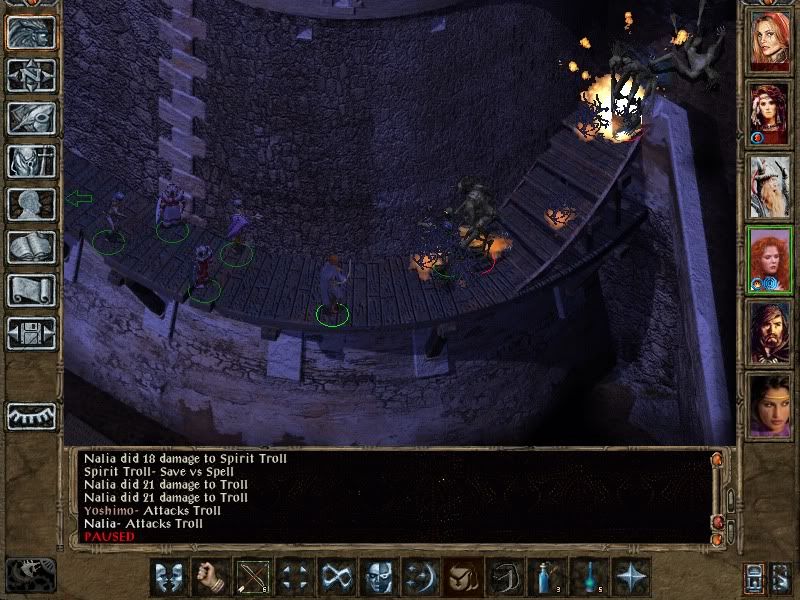Choose the white-haired elf portrait
Screen dimensions: 800x600
tap(770, 187)
